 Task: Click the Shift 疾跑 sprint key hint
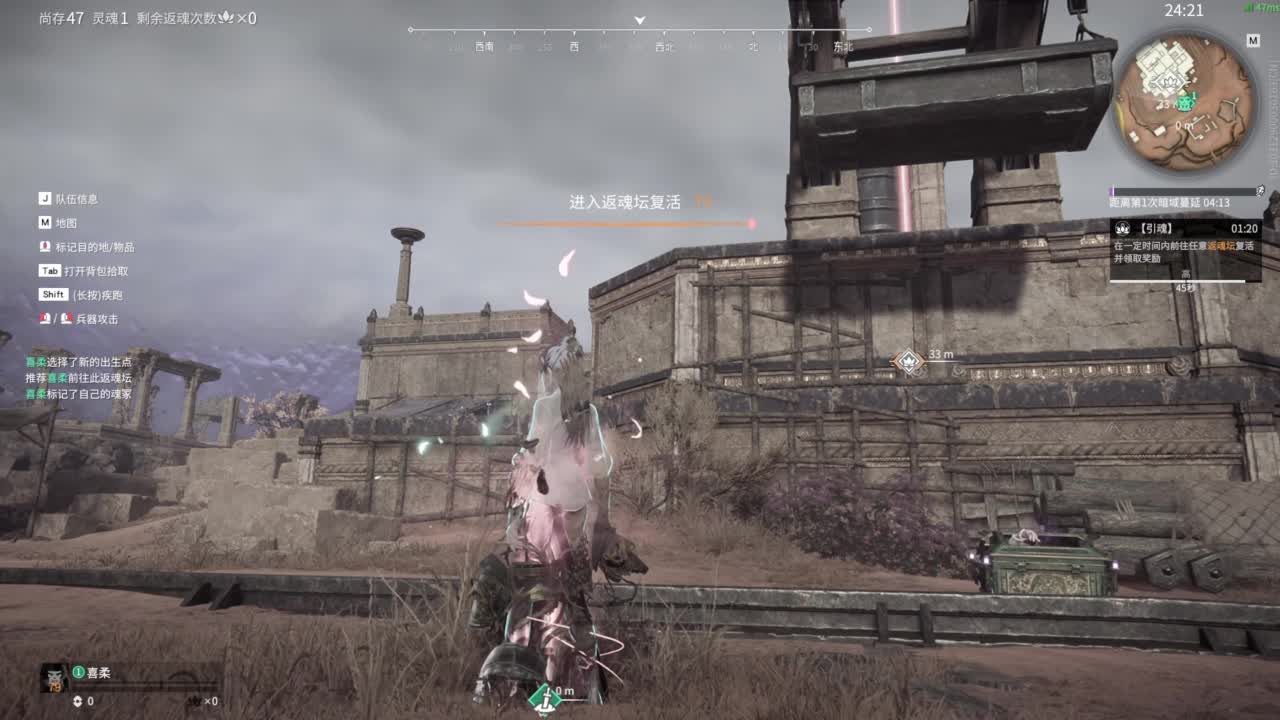pyautogui.click(x=52, y=294)
